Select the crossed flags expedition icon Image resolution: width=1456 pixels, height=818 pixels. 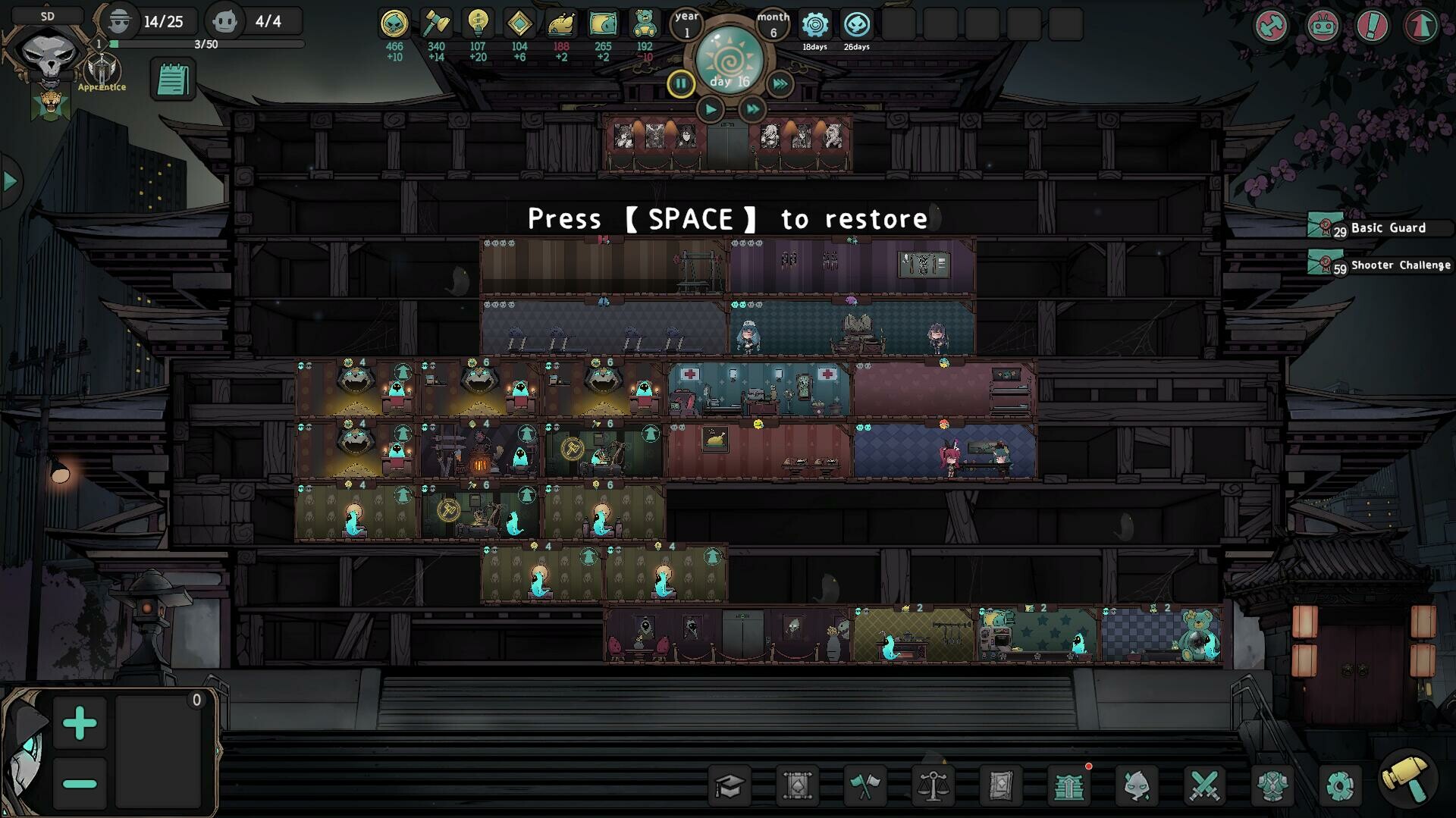pos(864,785)
